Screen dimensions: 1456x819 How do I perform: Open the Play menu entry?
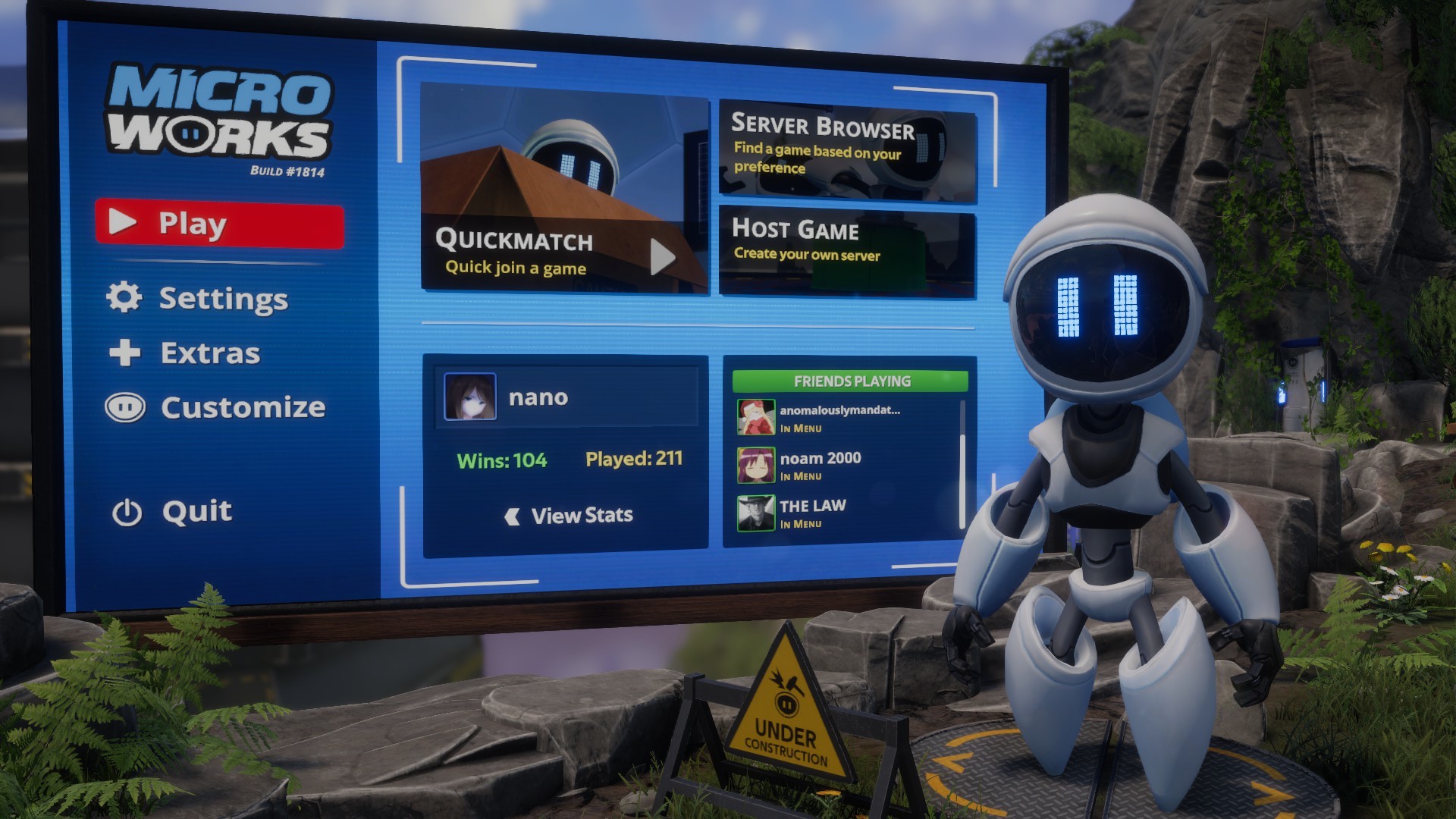(193, 221)
